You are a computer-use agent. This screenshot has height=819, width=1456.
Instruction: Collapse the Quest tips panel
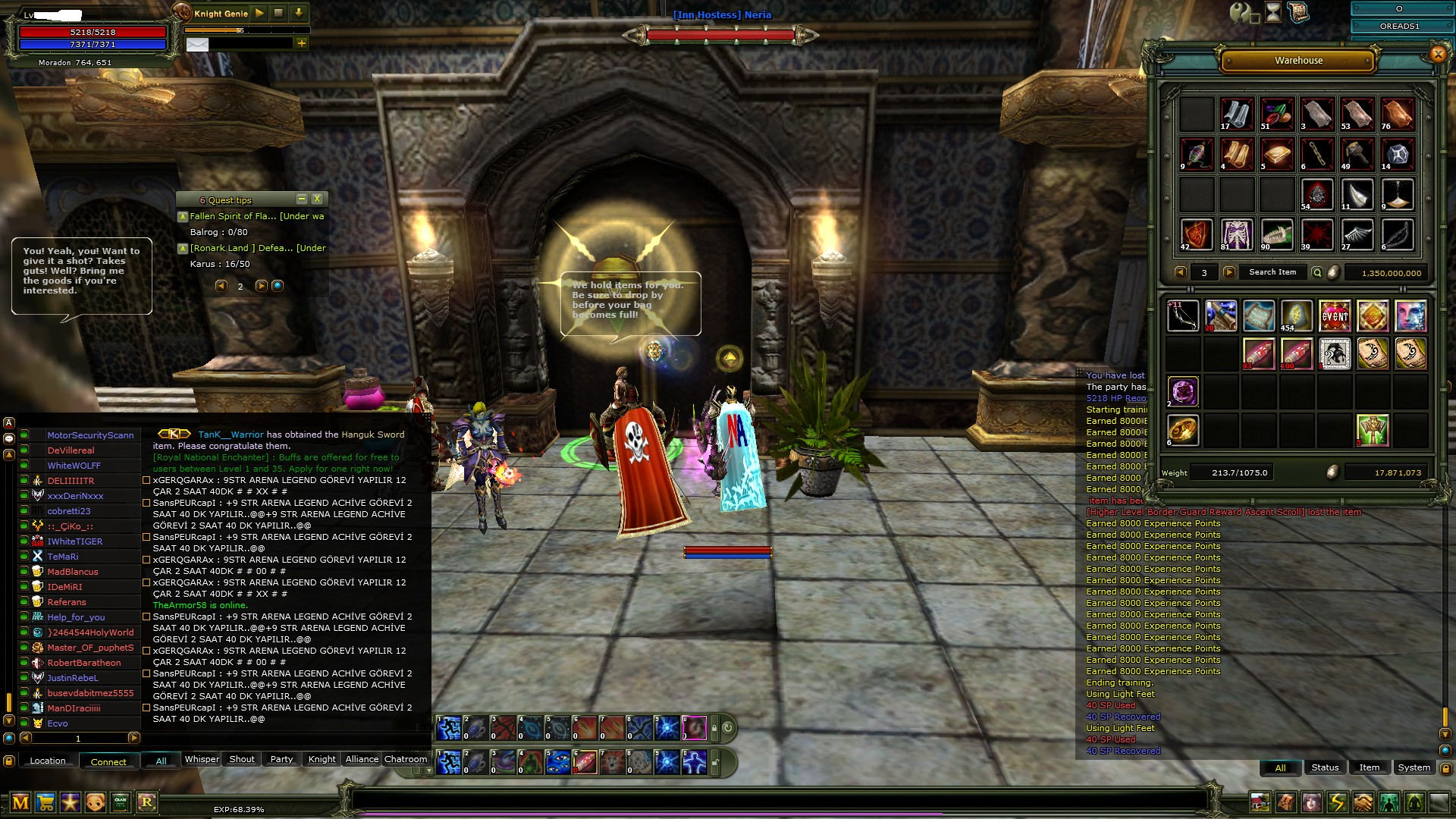(x=303, y=199)
